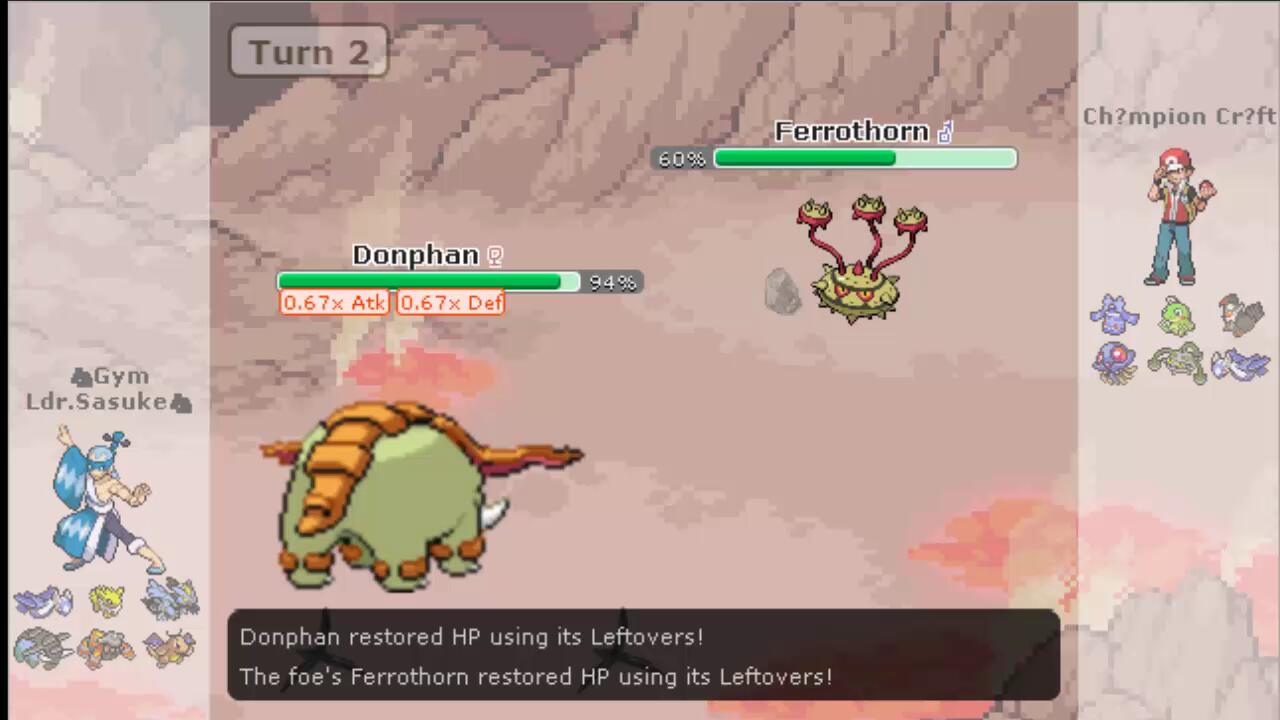Select Tentacruel icon in the opponent's team
Image resolution: width=1280 pixels, height=720 pixels.
tap(1114, 362)
